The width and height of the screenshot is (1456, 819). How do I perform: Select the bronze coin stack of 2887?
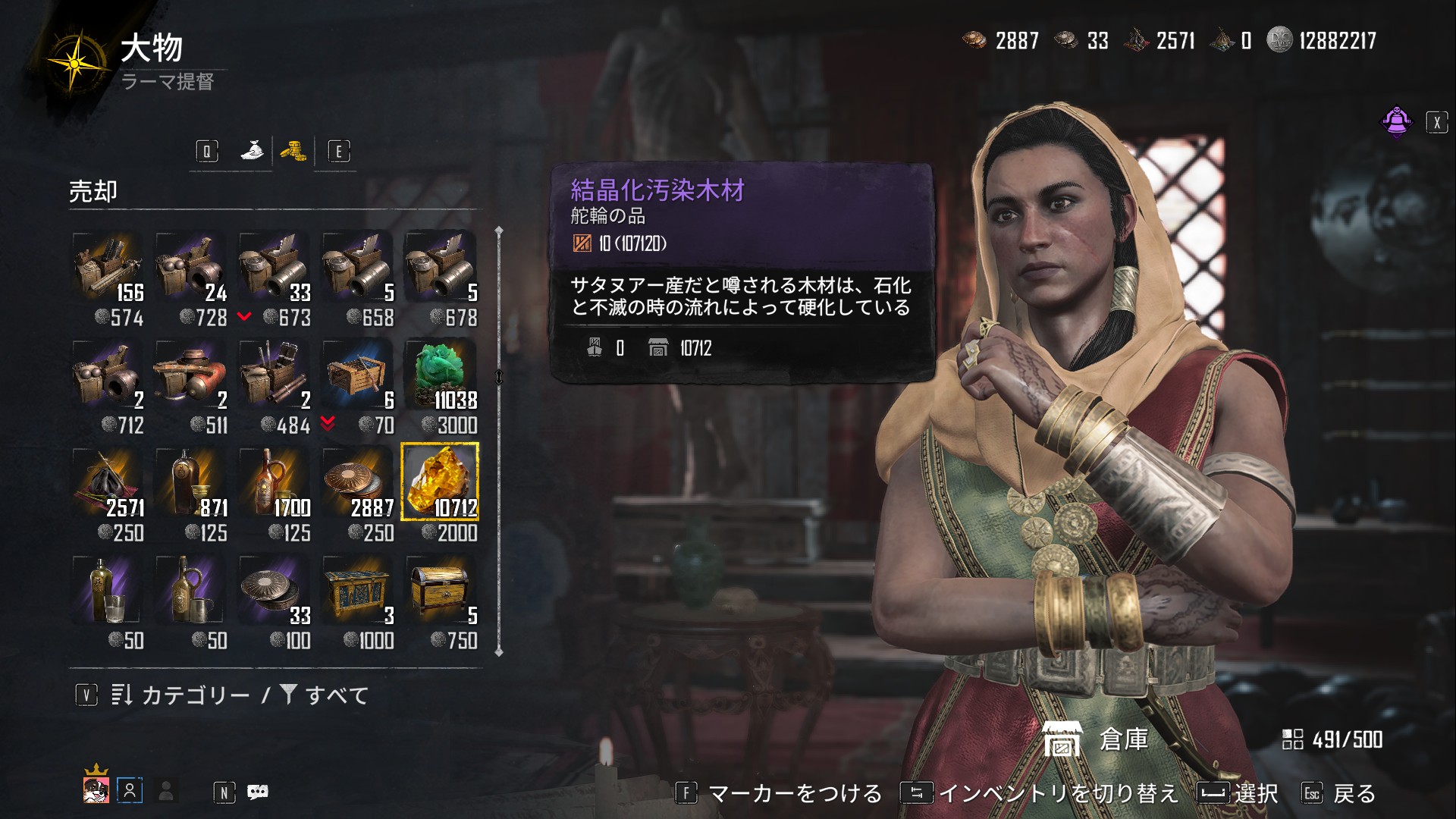[357, 483]
